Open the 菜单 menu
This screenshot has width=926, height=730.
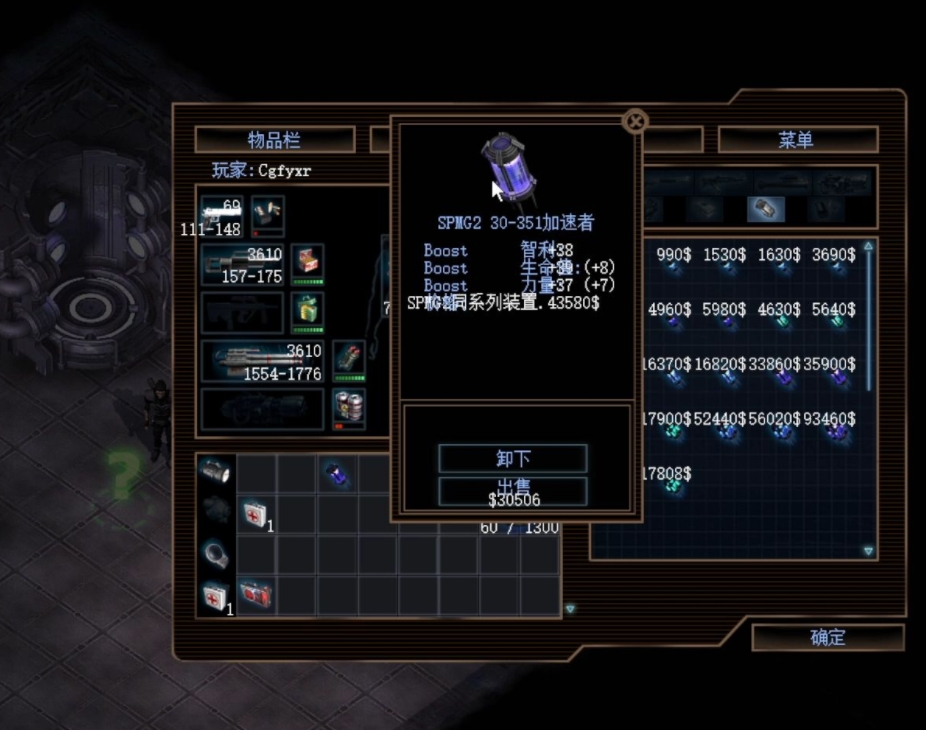click(797, 140)
